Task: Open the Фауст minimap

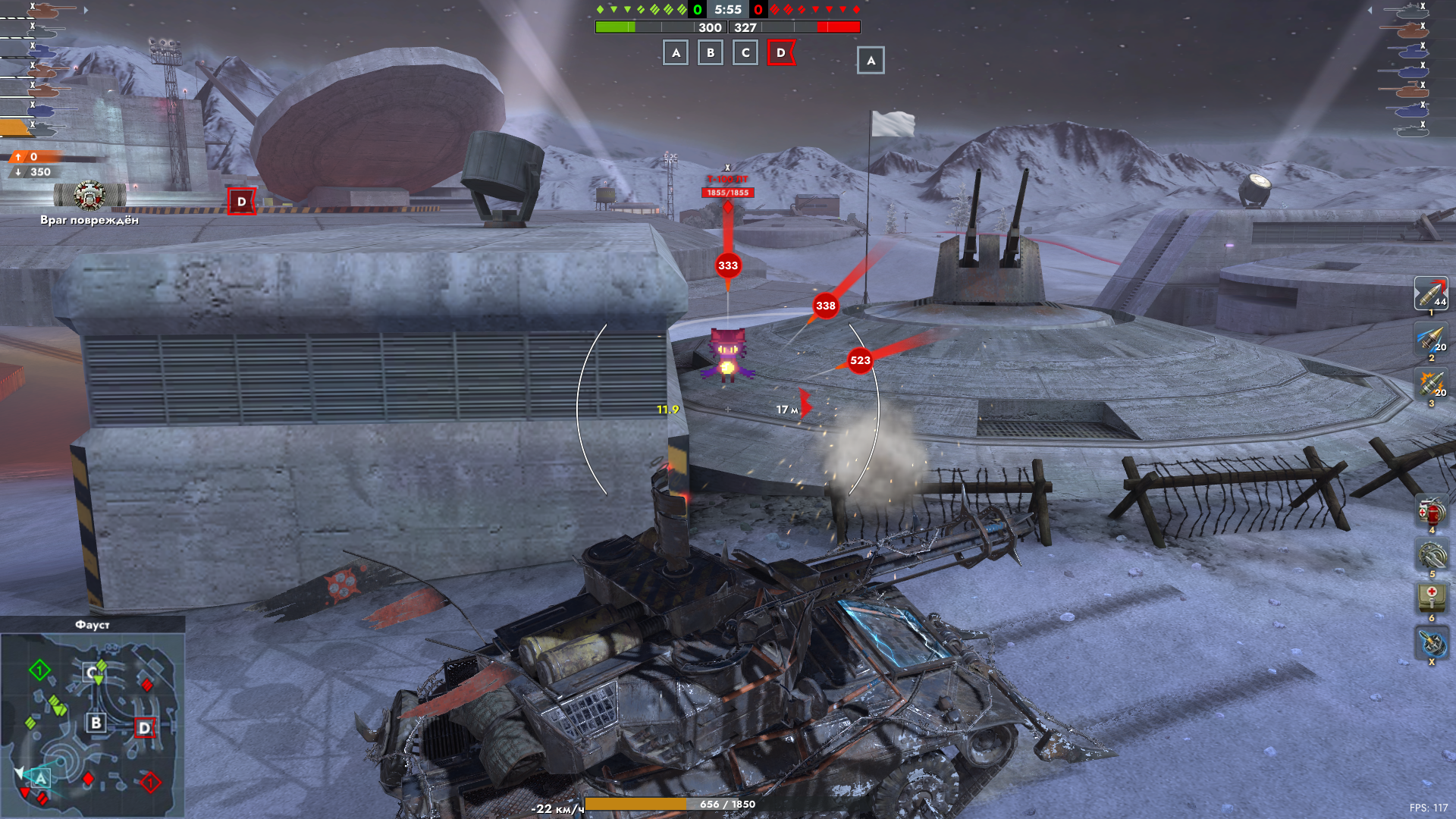Action: point(93,717)
